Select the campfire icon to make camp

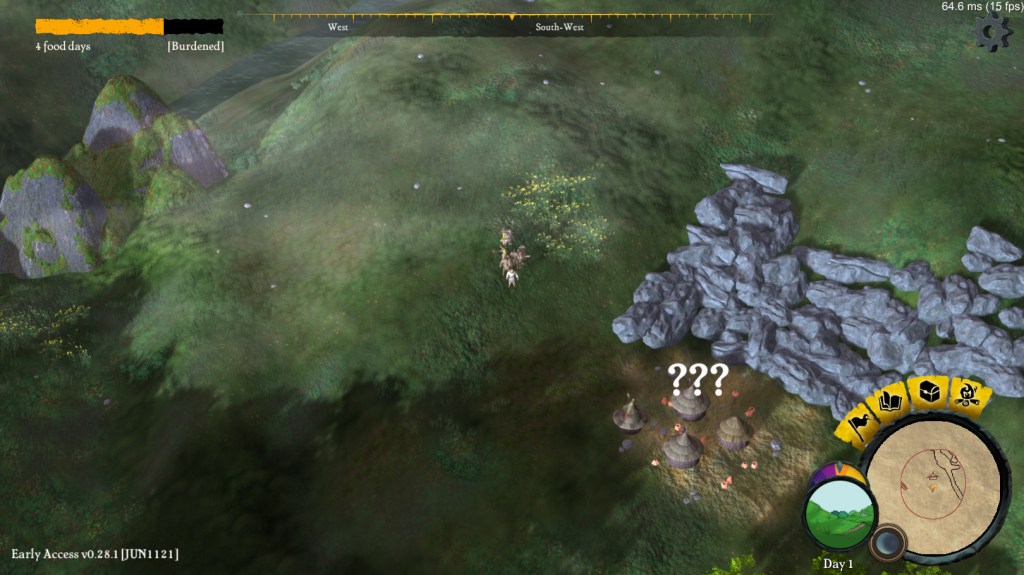968,395
